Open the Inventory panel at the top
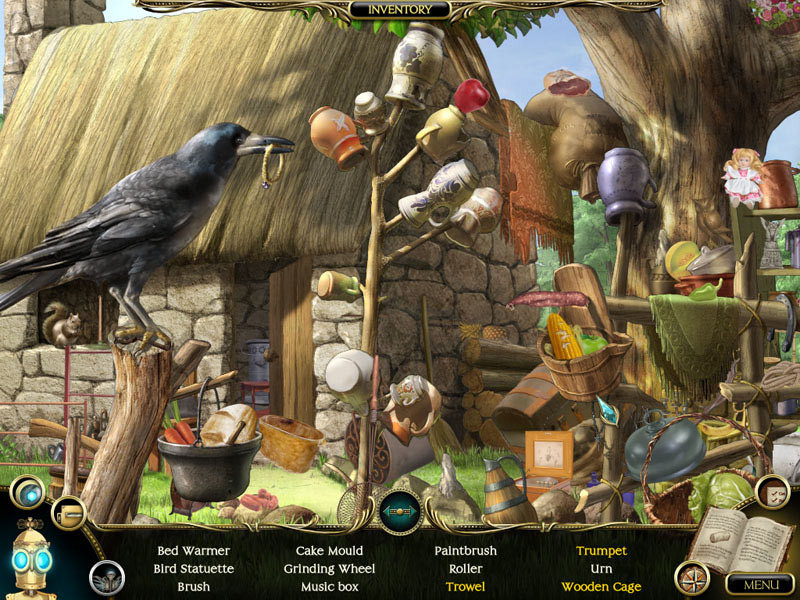 tap(400, 10)
